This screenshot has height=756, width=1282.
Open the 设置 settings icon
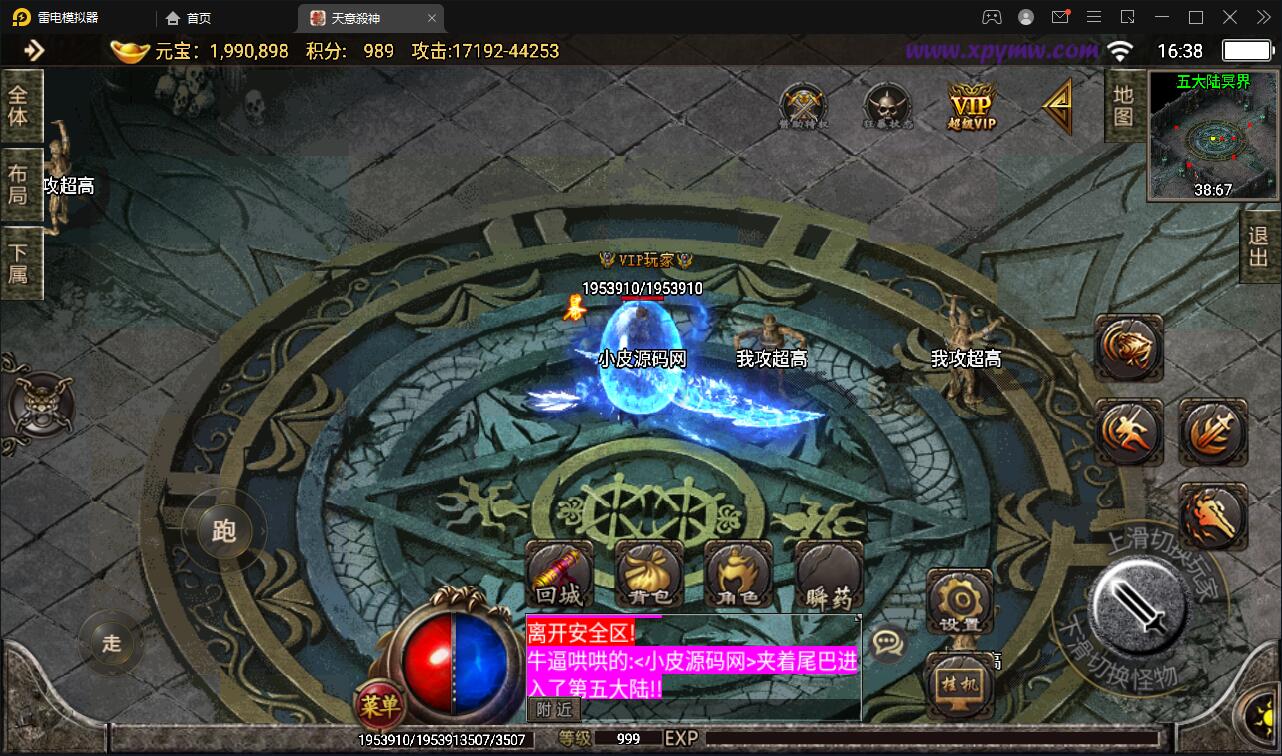coord(958,600)
